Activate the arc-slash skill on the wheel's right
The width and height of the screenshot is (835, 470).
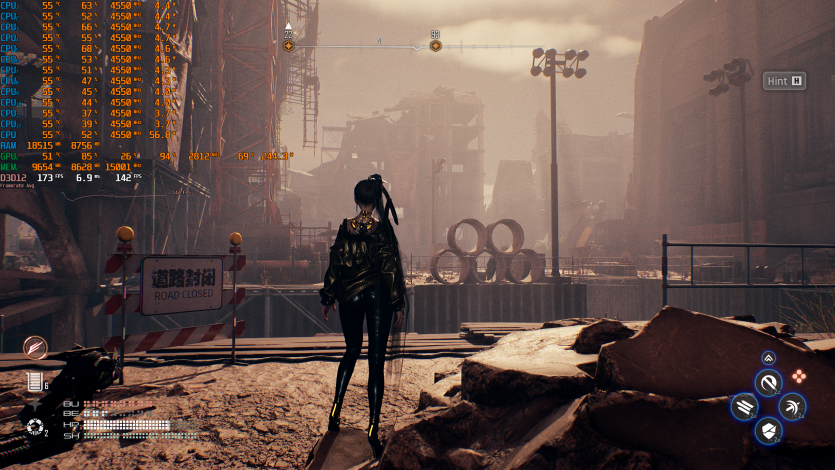point(792,407)
